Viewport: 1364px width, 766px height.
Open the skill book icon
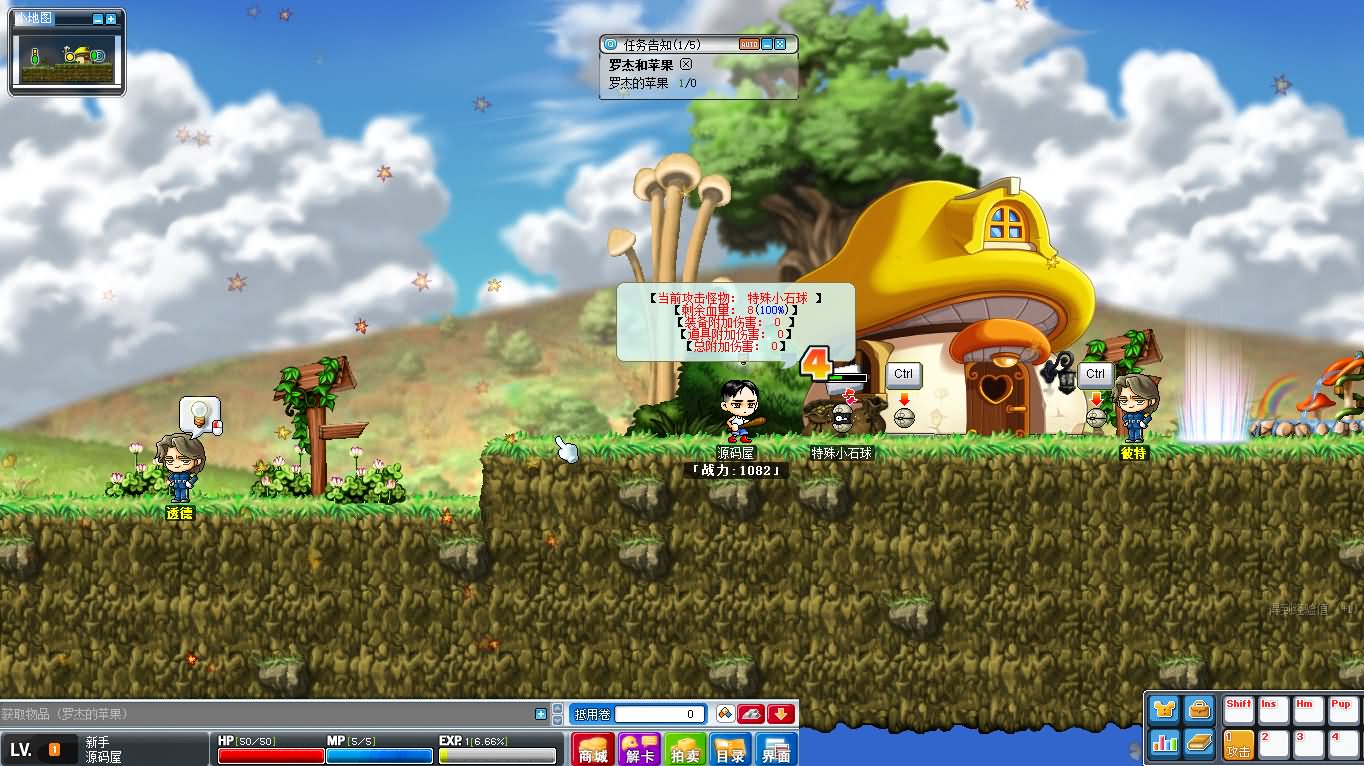pos(1200,743)
